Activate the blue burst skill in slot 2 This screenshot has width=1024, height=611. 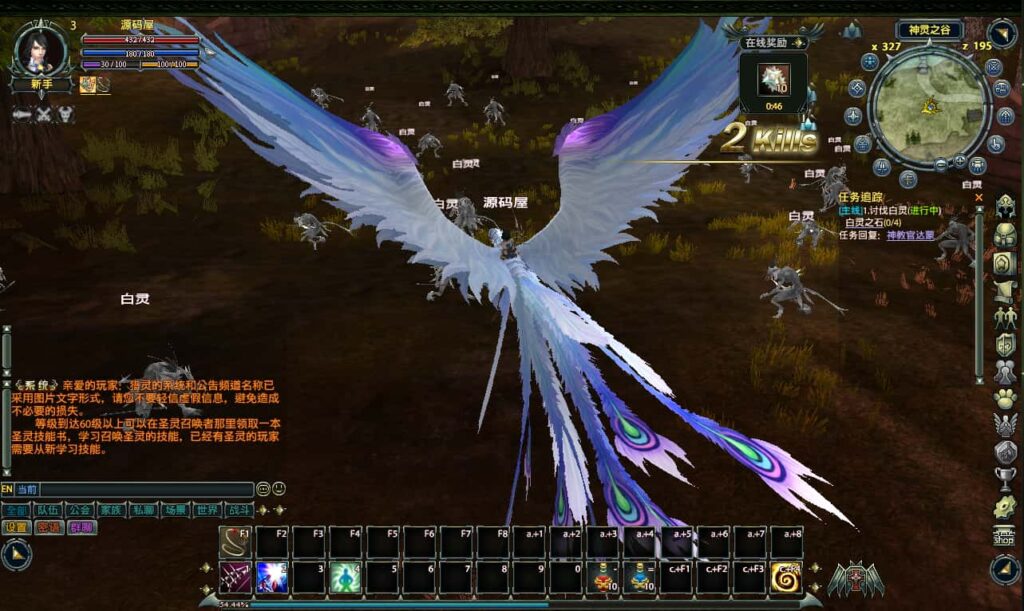pyautogui.click(x=272, y=578)
